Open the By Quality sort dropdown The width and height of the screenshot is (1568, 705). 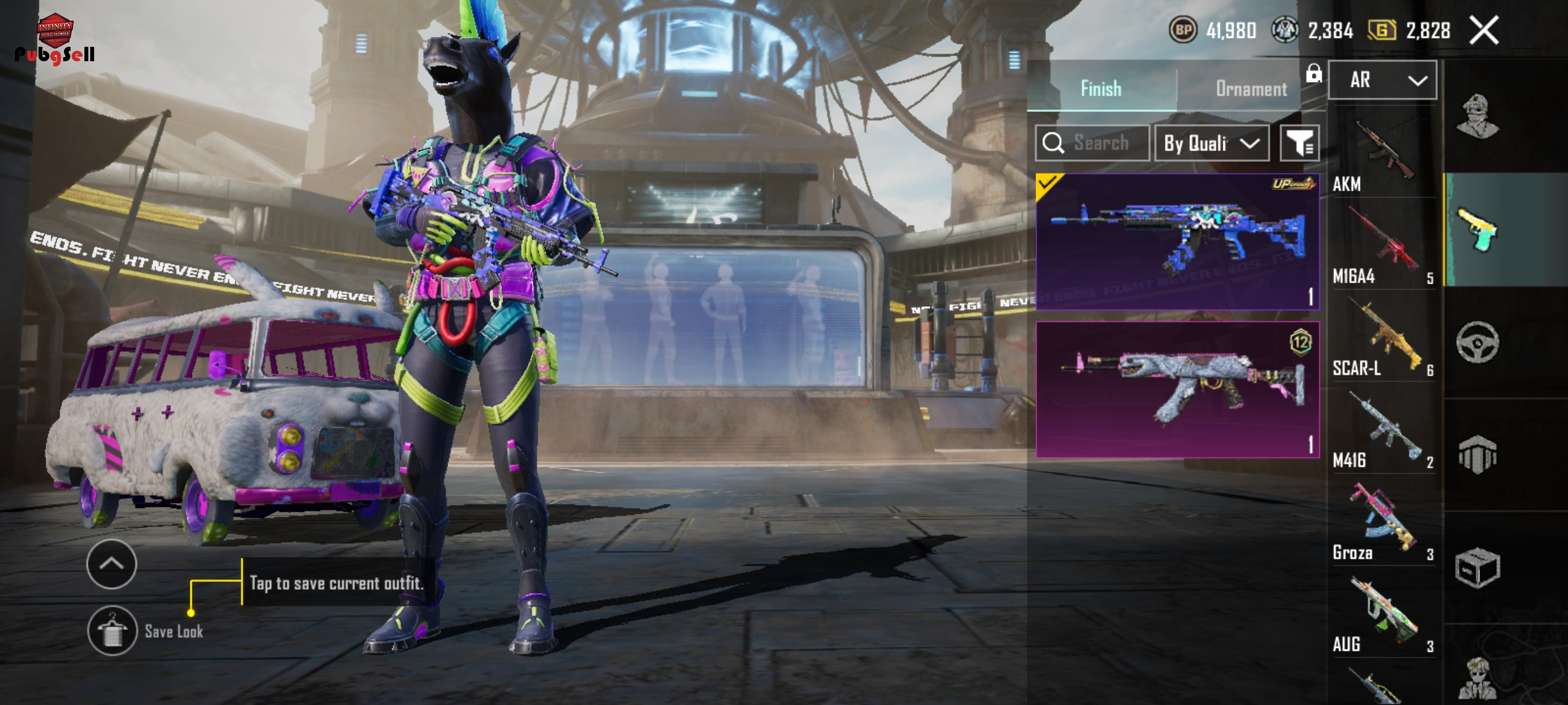tap(1211, 143)
